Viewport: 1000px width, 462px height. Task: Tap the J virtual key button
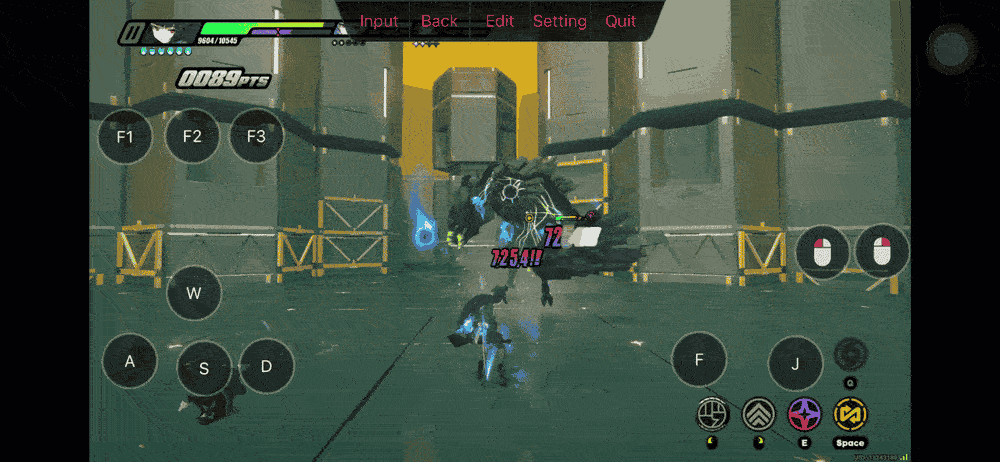(x=795, y=363)
